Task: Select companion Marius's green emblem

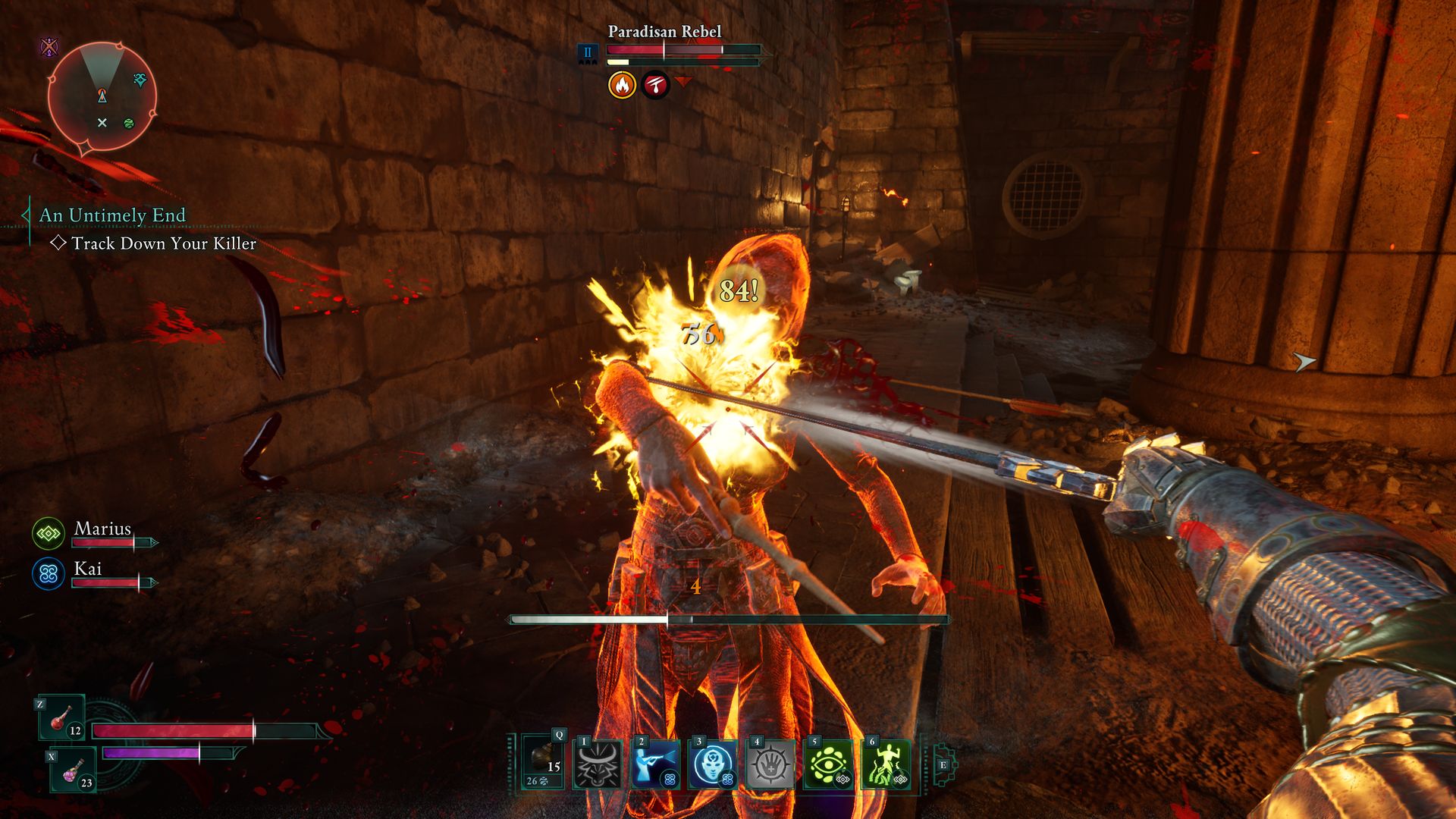Action: click(x=49, y=534)
